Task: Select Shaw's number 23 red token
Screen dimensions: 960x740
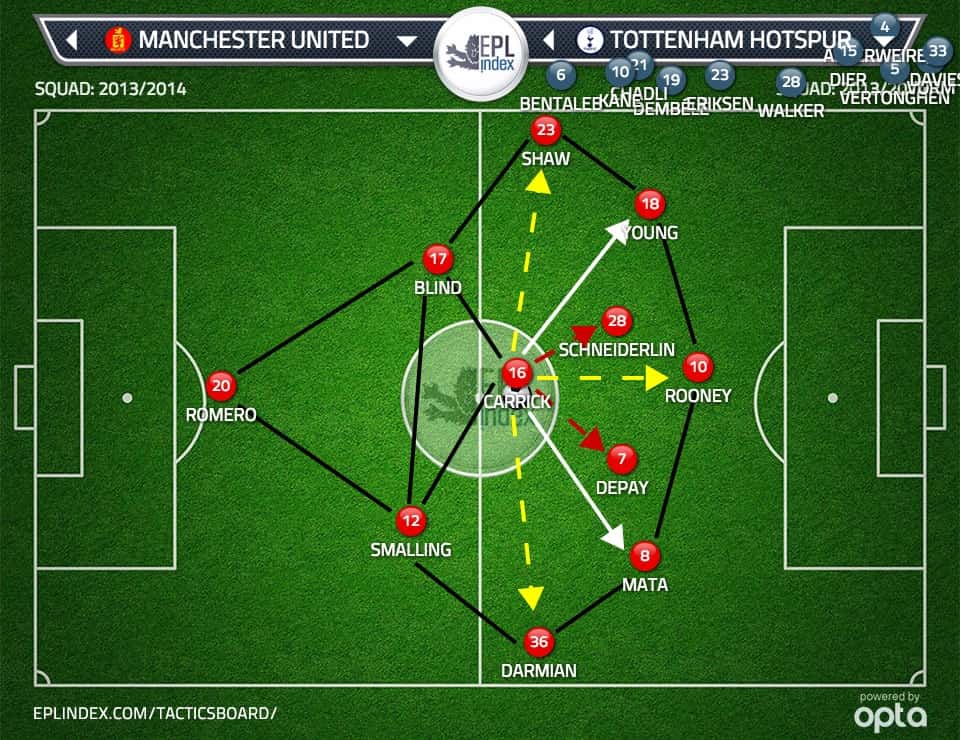Action: [545, 129]
